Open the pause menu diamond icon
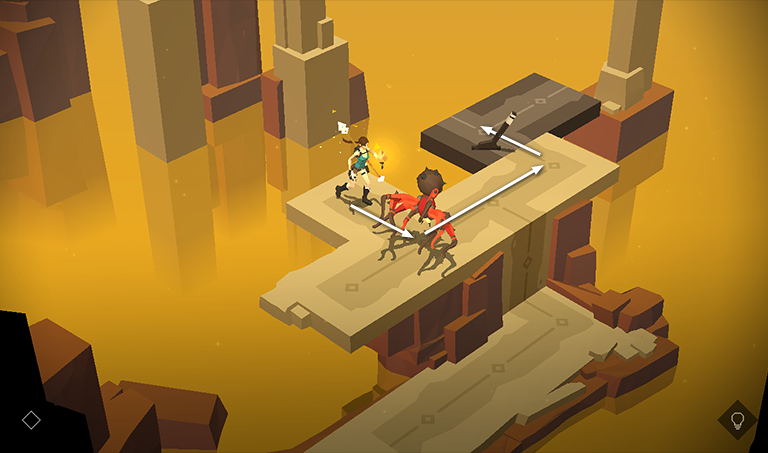This screenshot has width=768, height=453. [x=31, y=420]
